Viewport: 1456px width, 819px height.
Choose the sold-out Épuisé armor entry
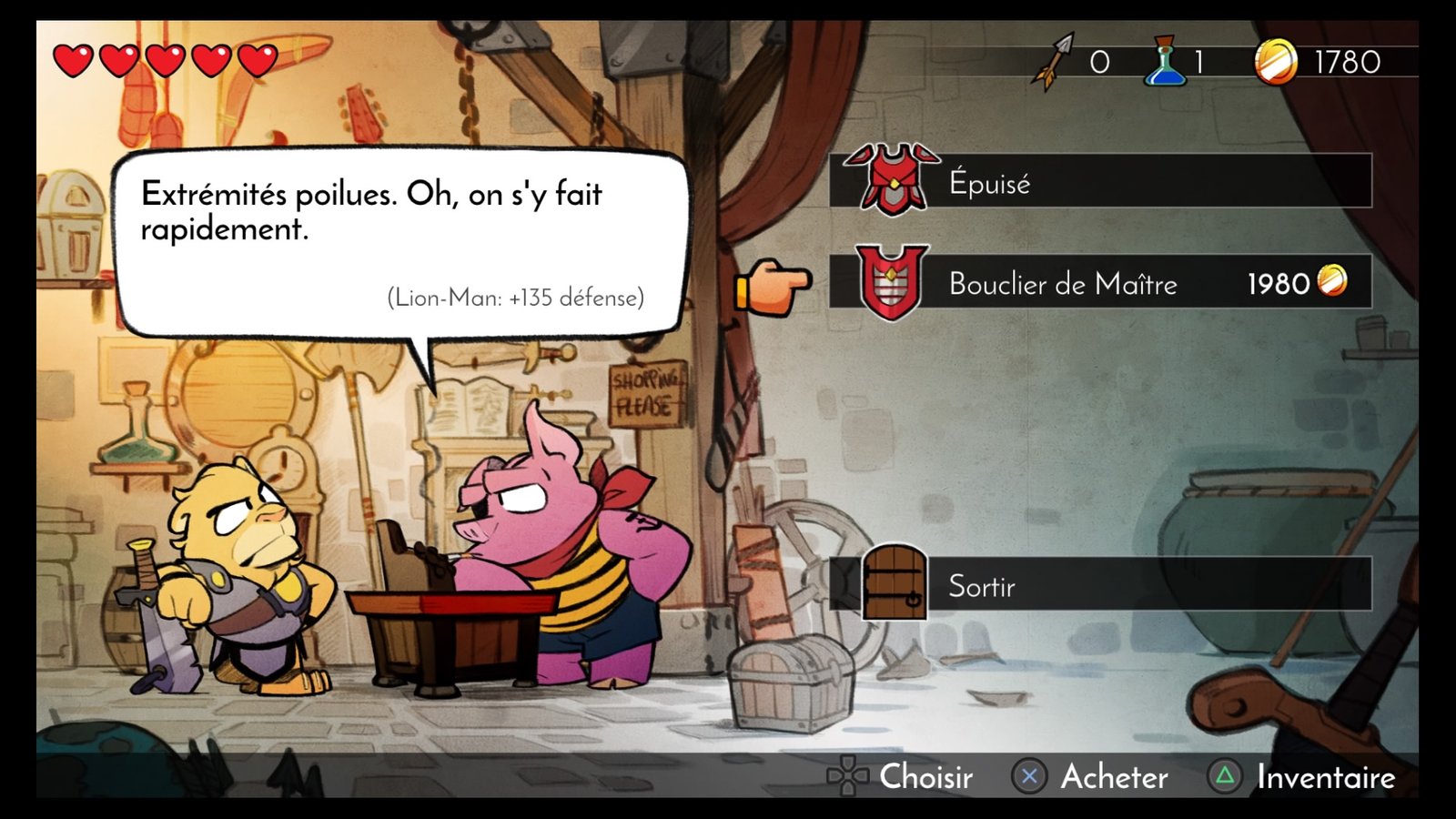(x=1099, y=181)
